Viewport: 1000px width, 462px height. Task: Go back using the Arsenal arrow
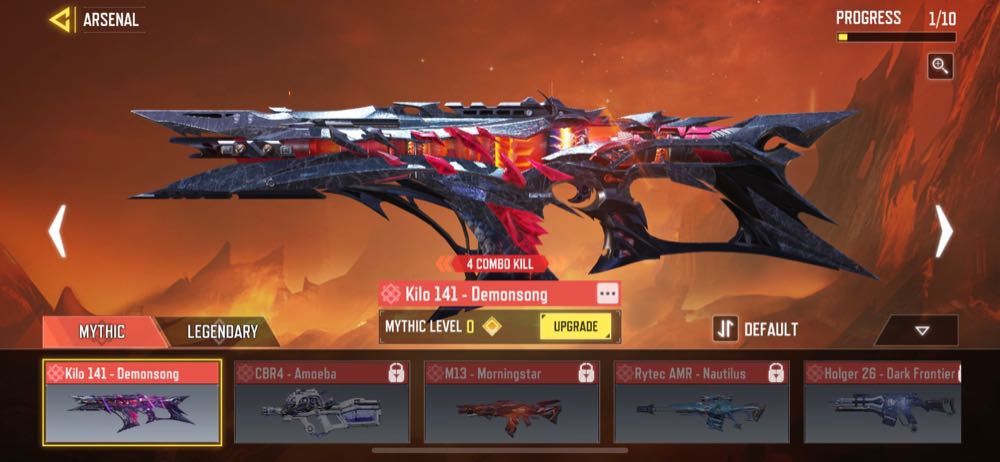[62, 19]
